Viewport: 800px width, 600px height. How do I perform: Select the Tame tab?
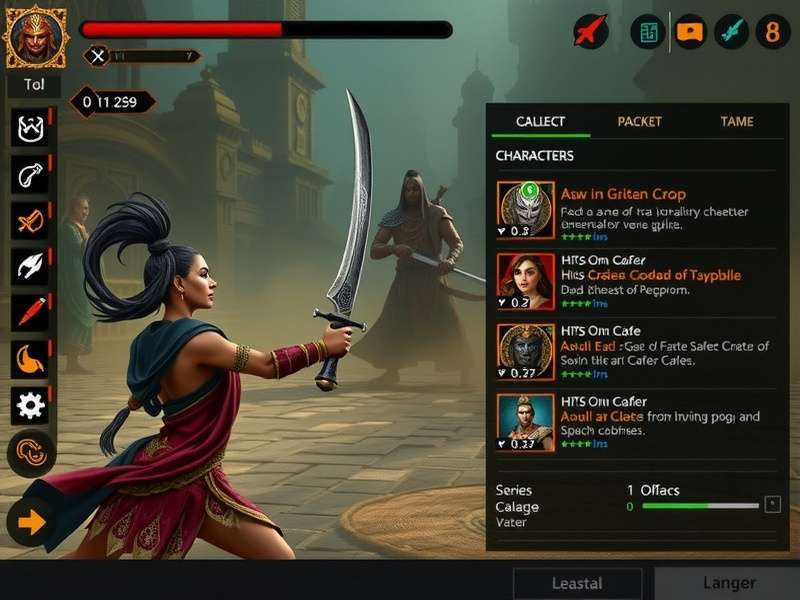[x=736, y=121]
